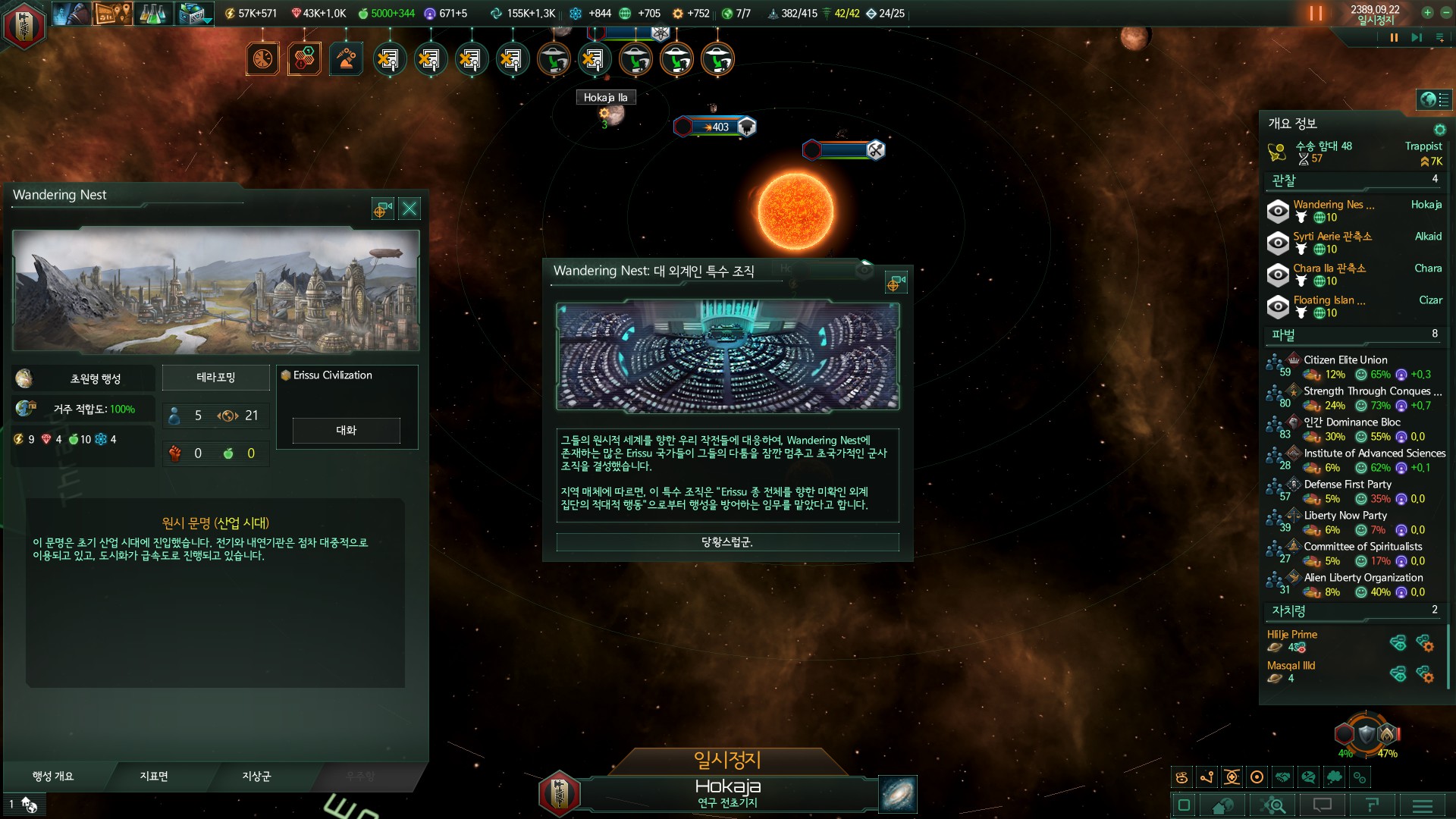Select the Hilije Prime sector entry

(1292, 635)
